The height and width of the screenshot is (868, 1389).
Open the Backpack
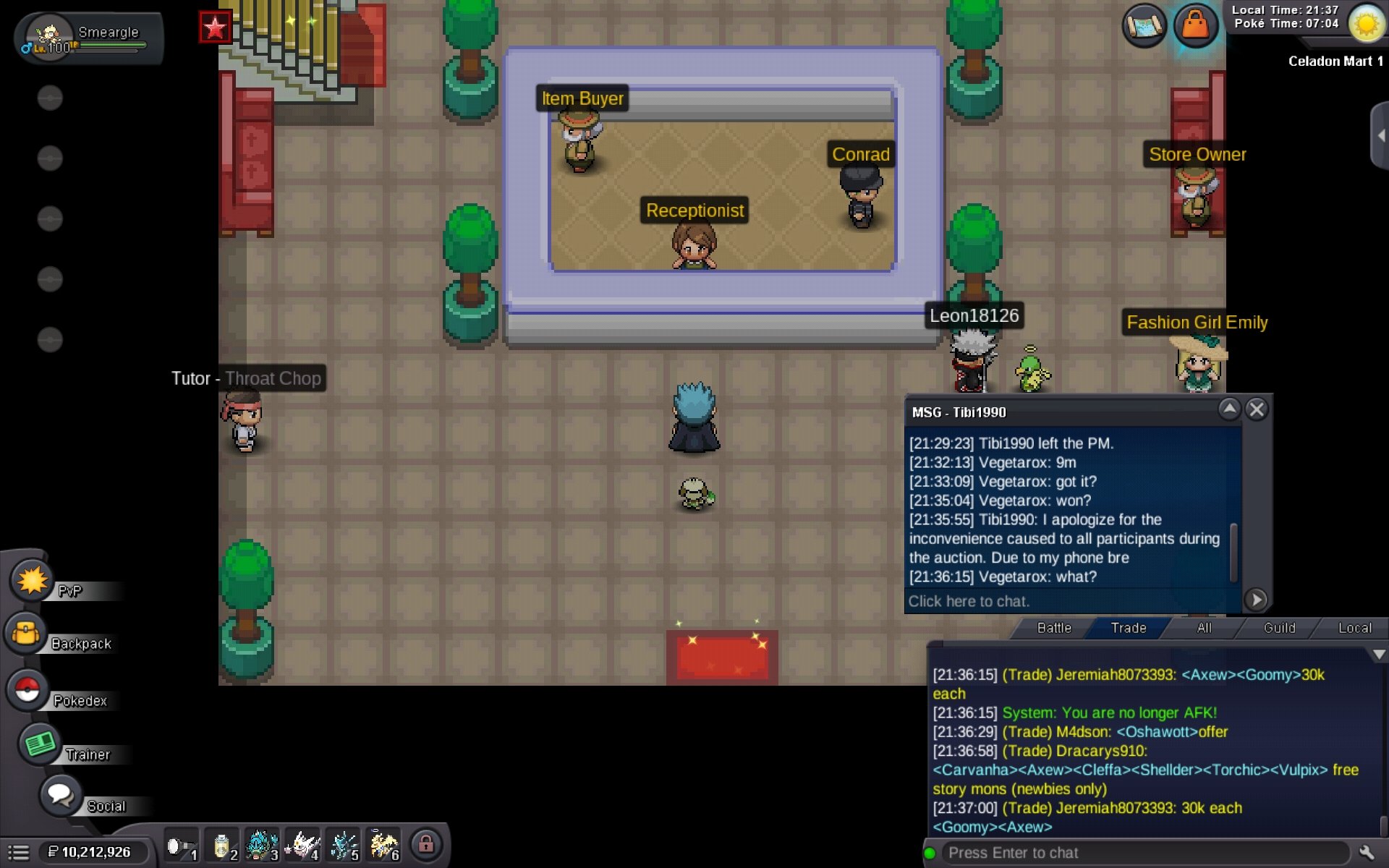pyautogui.click(x=27, y=634)
